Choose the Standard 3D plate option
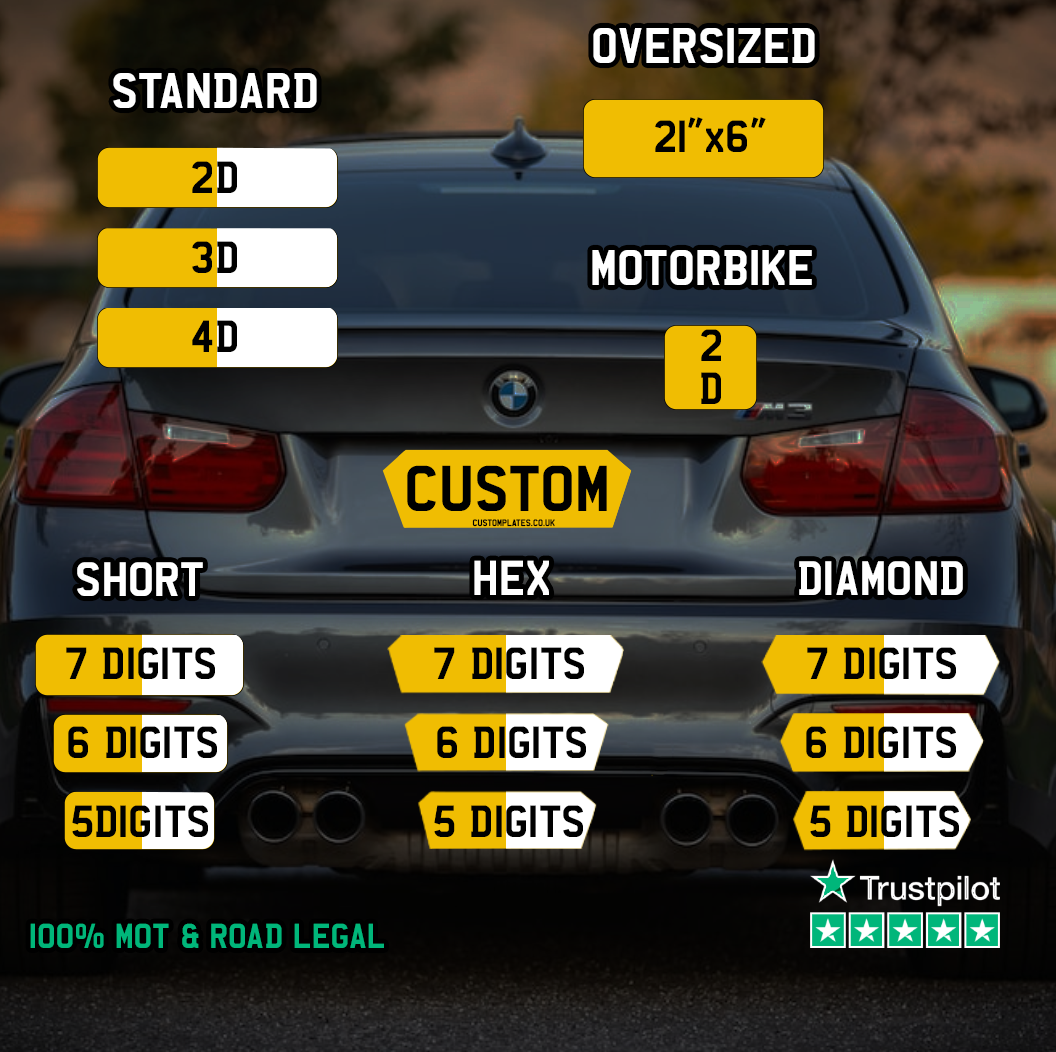Screen dimensions: 1056x1052 (217, 258)
